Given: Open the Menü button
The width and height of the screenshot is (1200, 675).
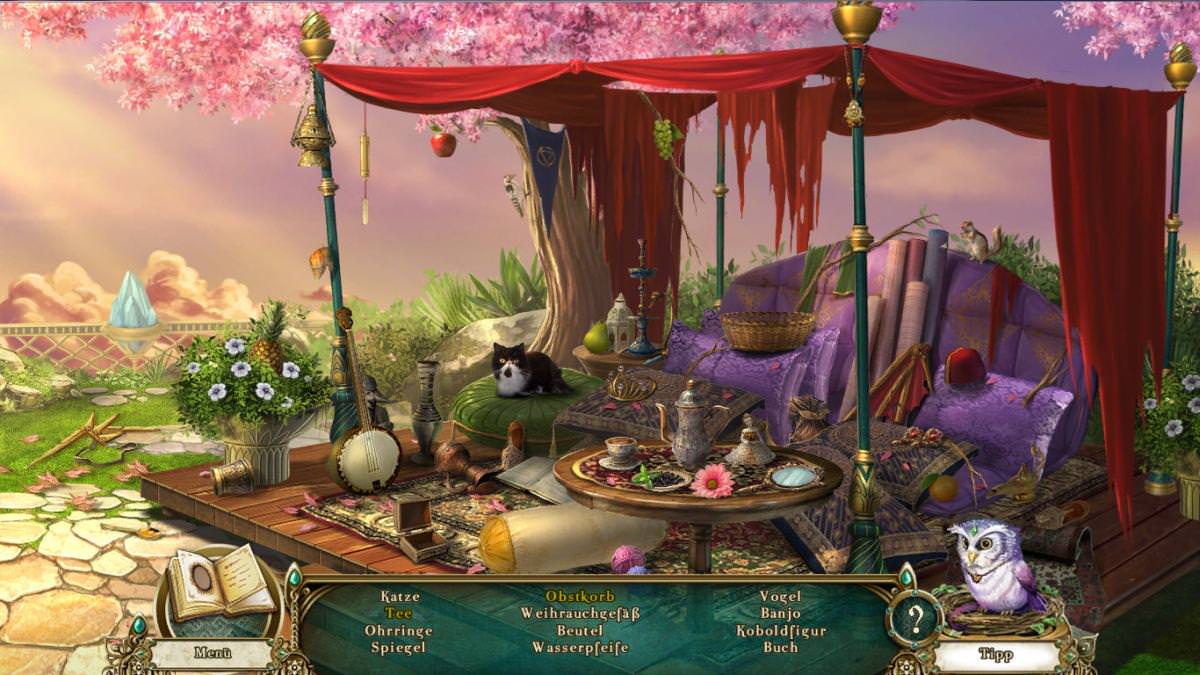Looking at the screenshot, I should coord(213,653).
